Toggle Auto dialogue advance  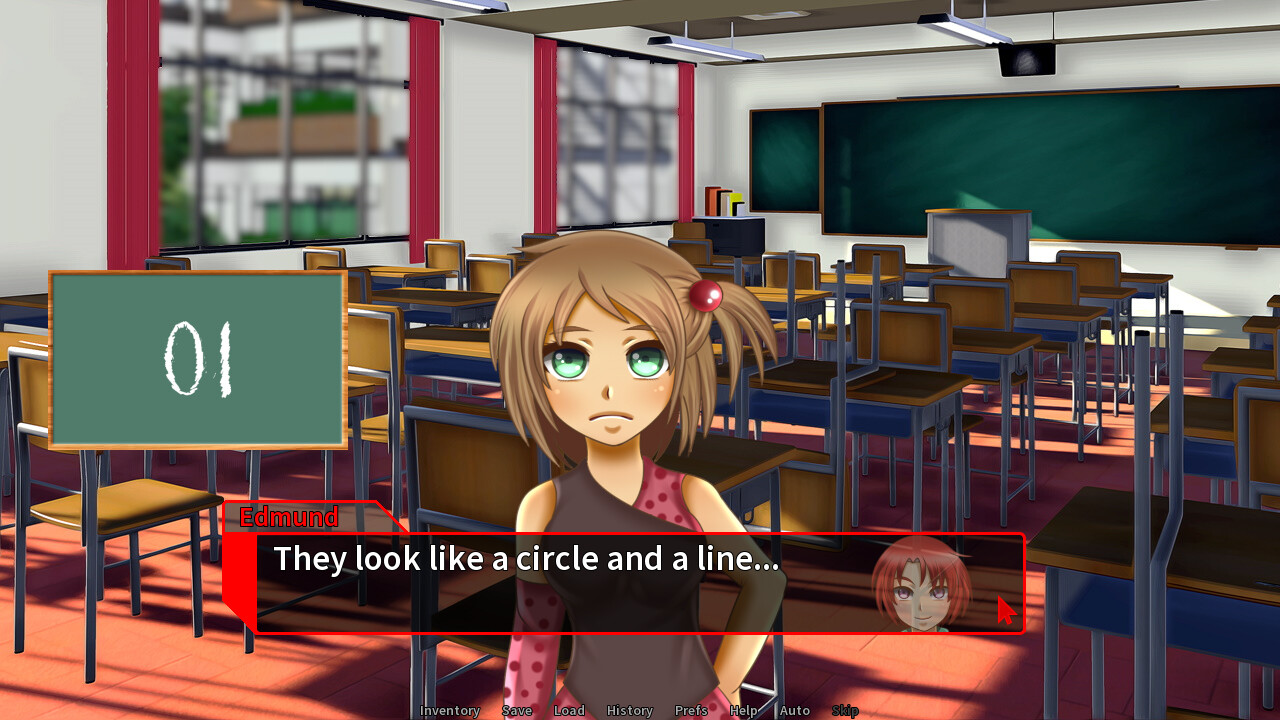coord(794,710)
